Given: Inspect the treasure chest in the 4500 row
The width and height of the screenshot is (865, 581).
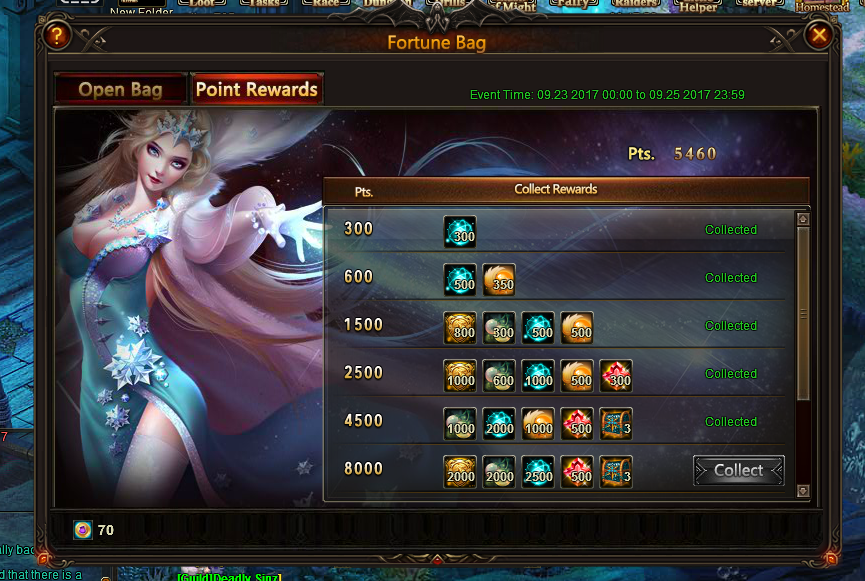Looking at the screenshot, I should tap(616, 424).
